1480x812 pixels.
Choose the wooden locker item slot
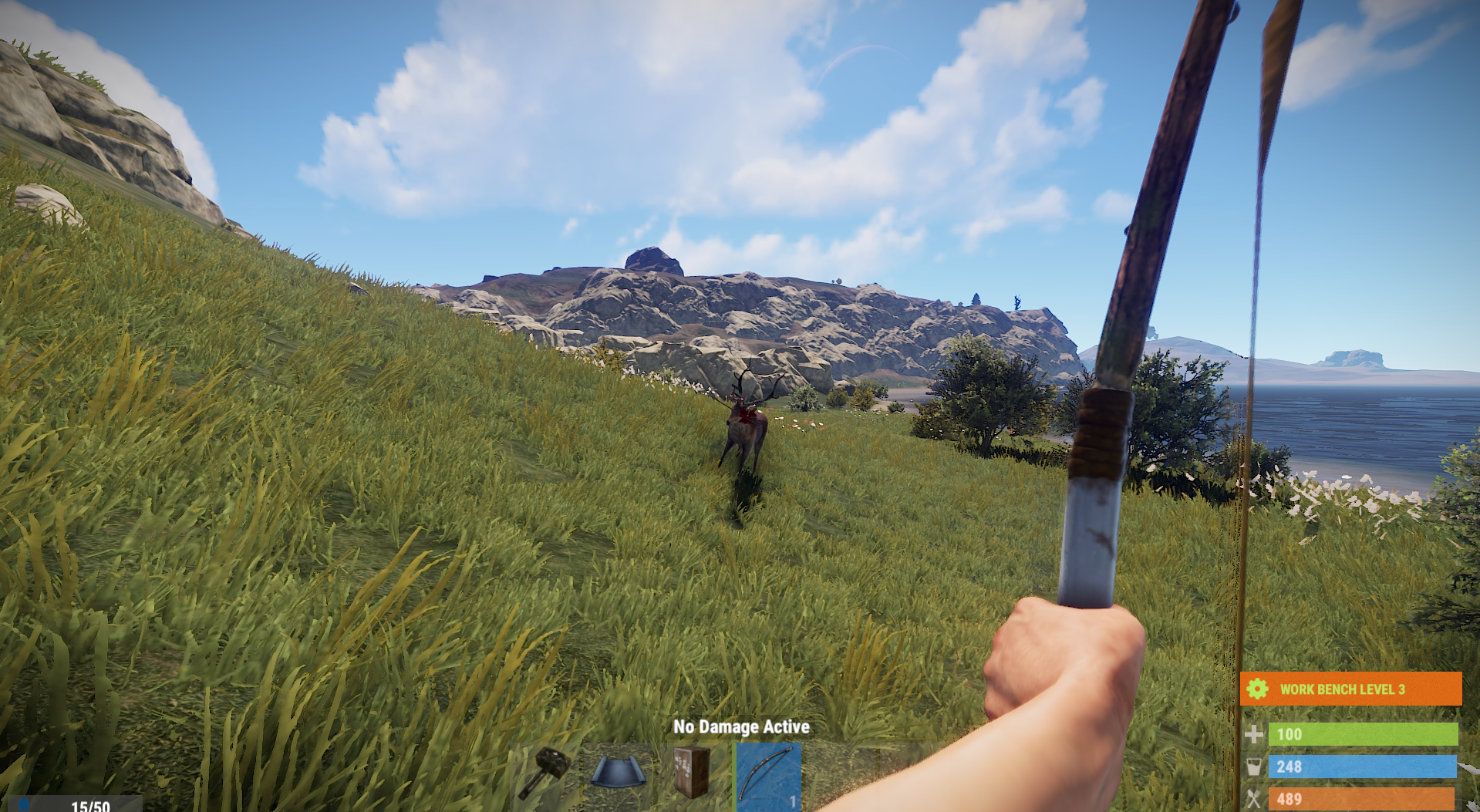pyautogui.click(x=692, y=773)
